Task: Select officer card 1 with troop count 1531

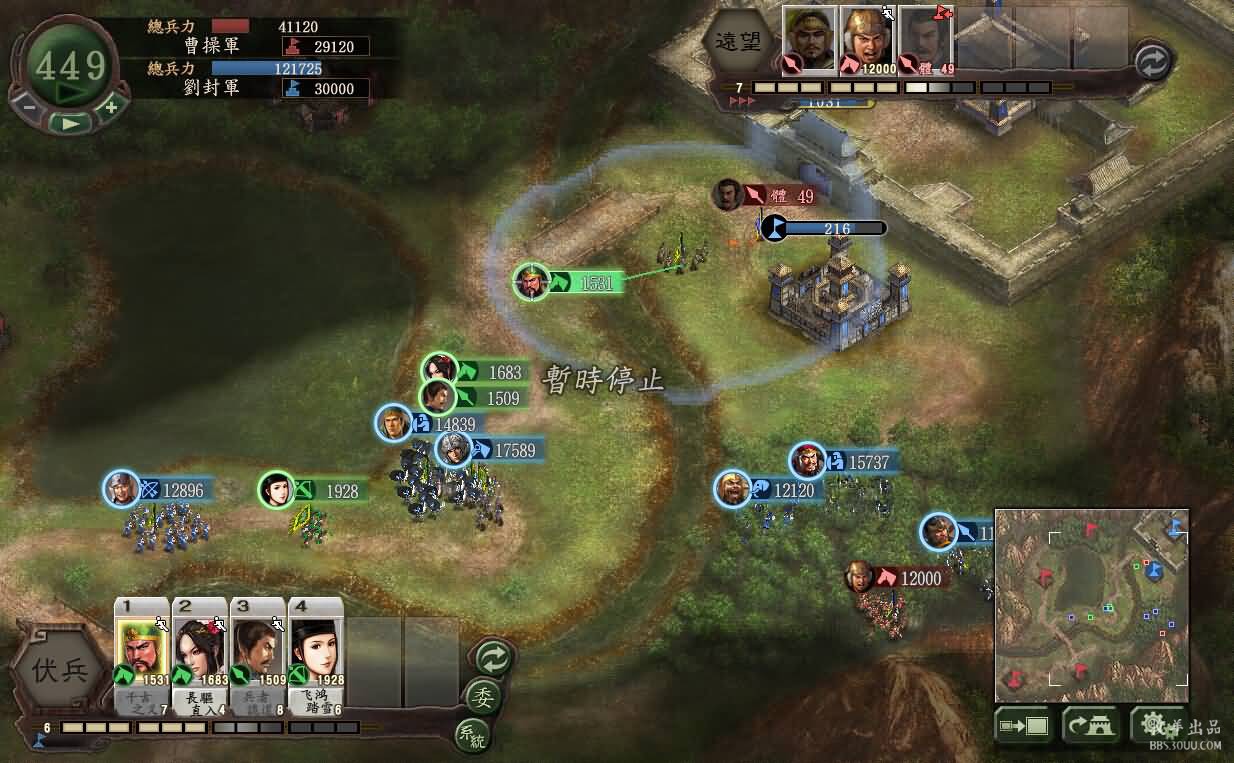Action: 141,655
